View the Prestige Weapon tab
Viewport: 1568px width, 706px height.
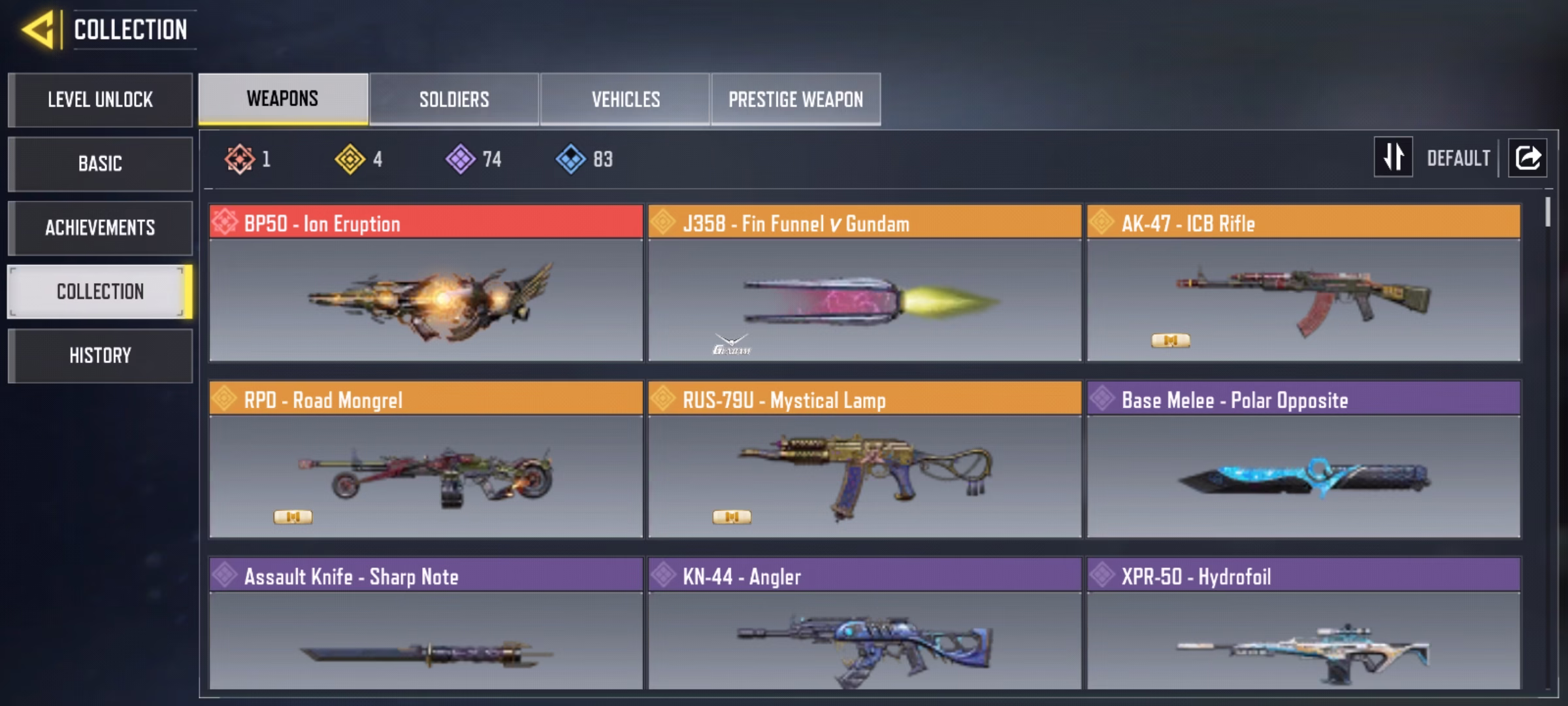click(x=796, y=99)
